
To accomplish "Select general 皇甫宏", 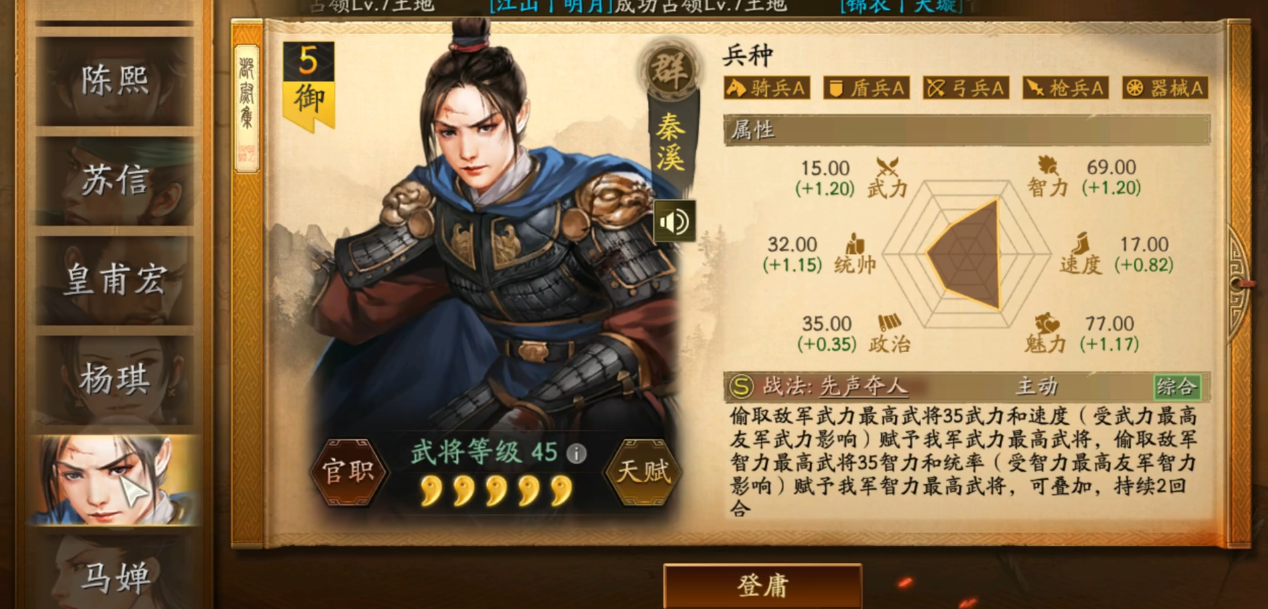I will (x=114, y=280).
